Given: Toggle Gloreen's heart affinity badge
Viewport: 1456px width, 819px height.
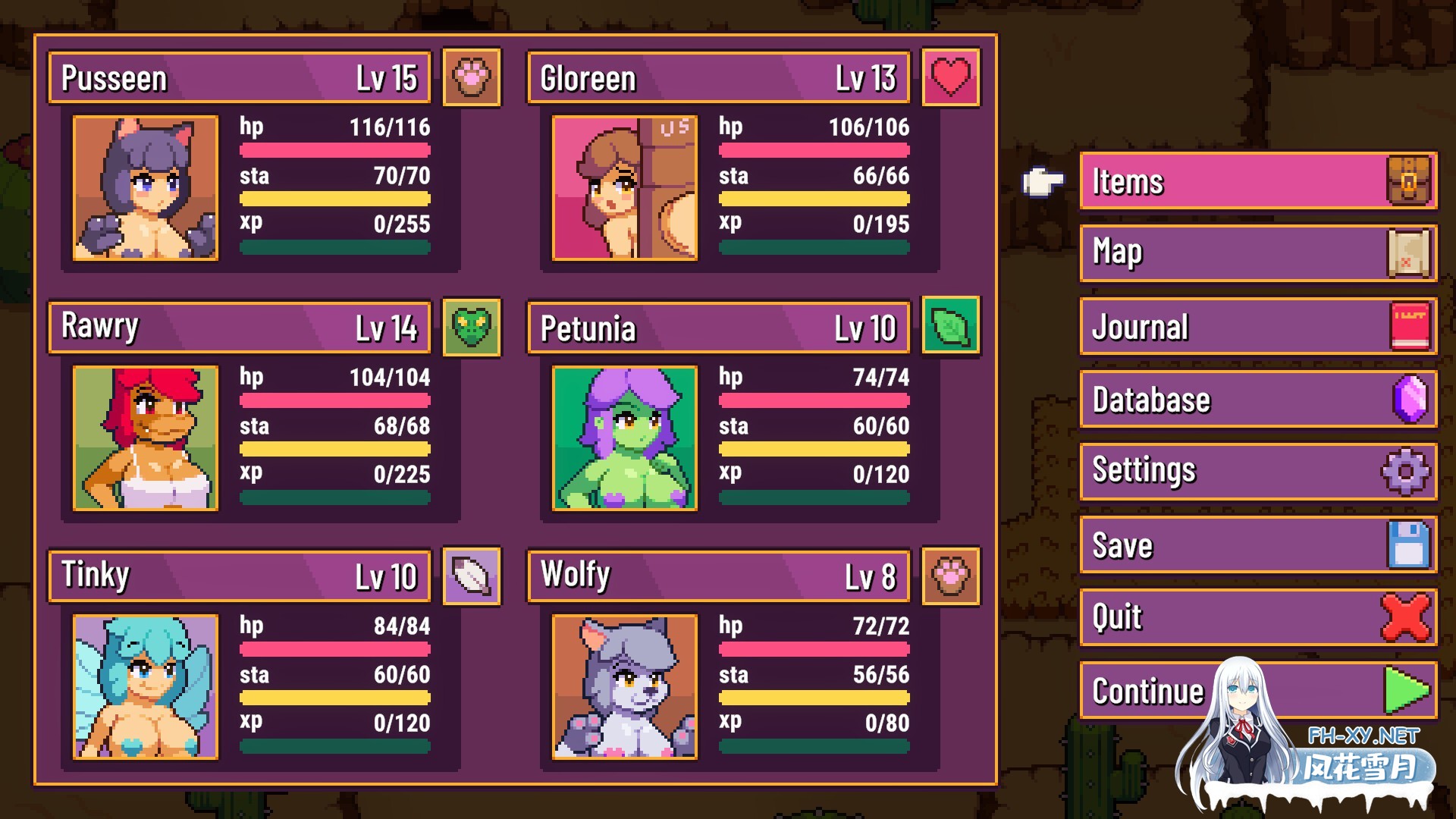Looking at the screenshot, I should pyautogui.click(x=951, y=77).
